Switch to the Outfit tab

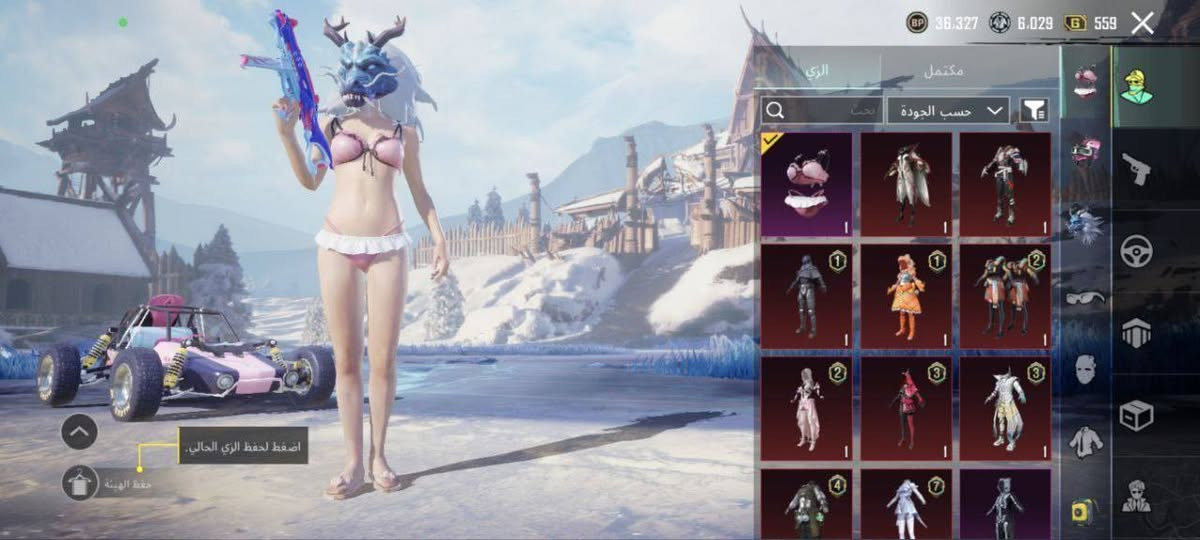818,72
